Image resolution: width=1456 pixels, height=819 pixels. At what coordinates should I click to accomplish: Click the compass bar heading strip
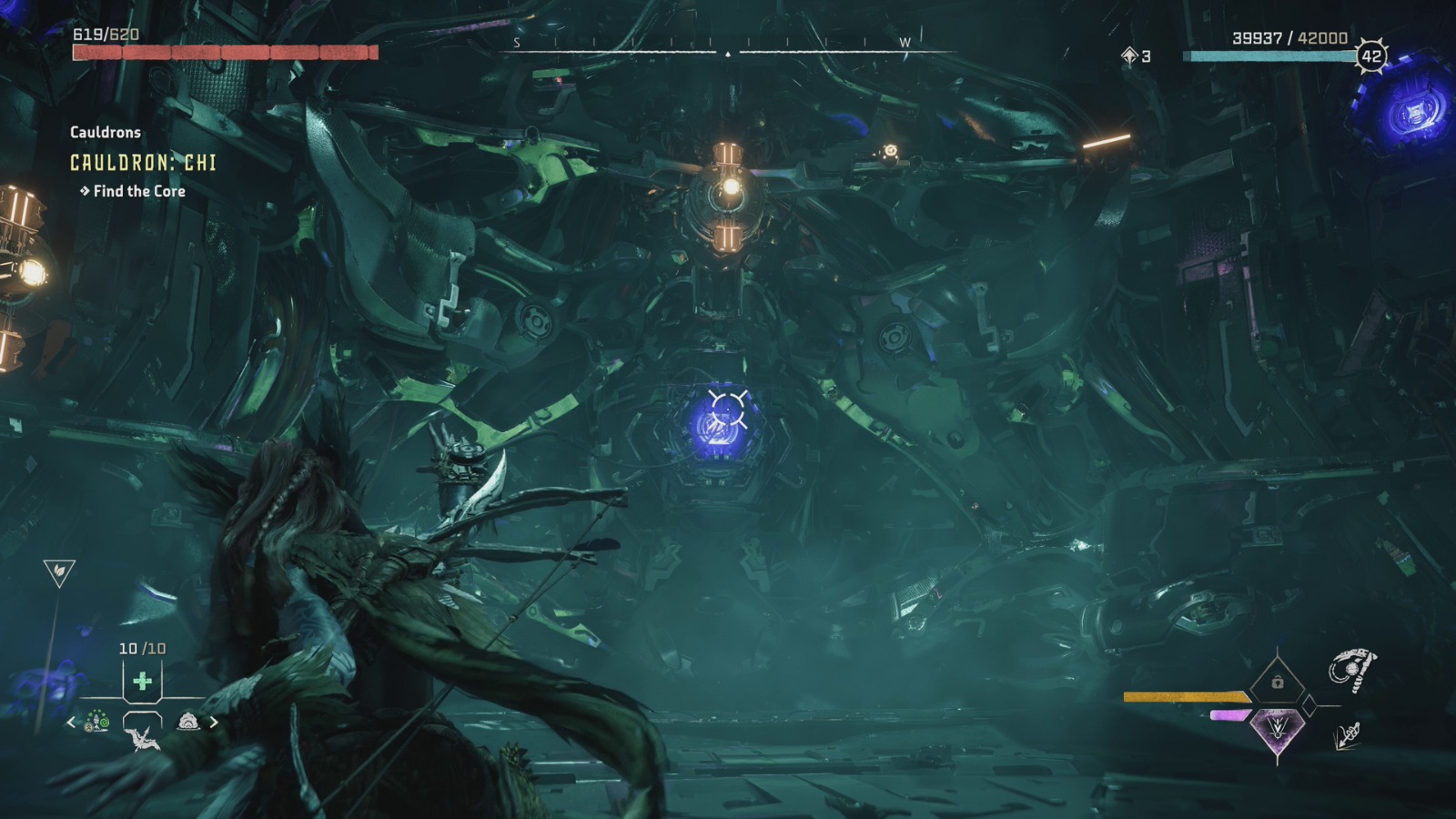click(727, 49)
